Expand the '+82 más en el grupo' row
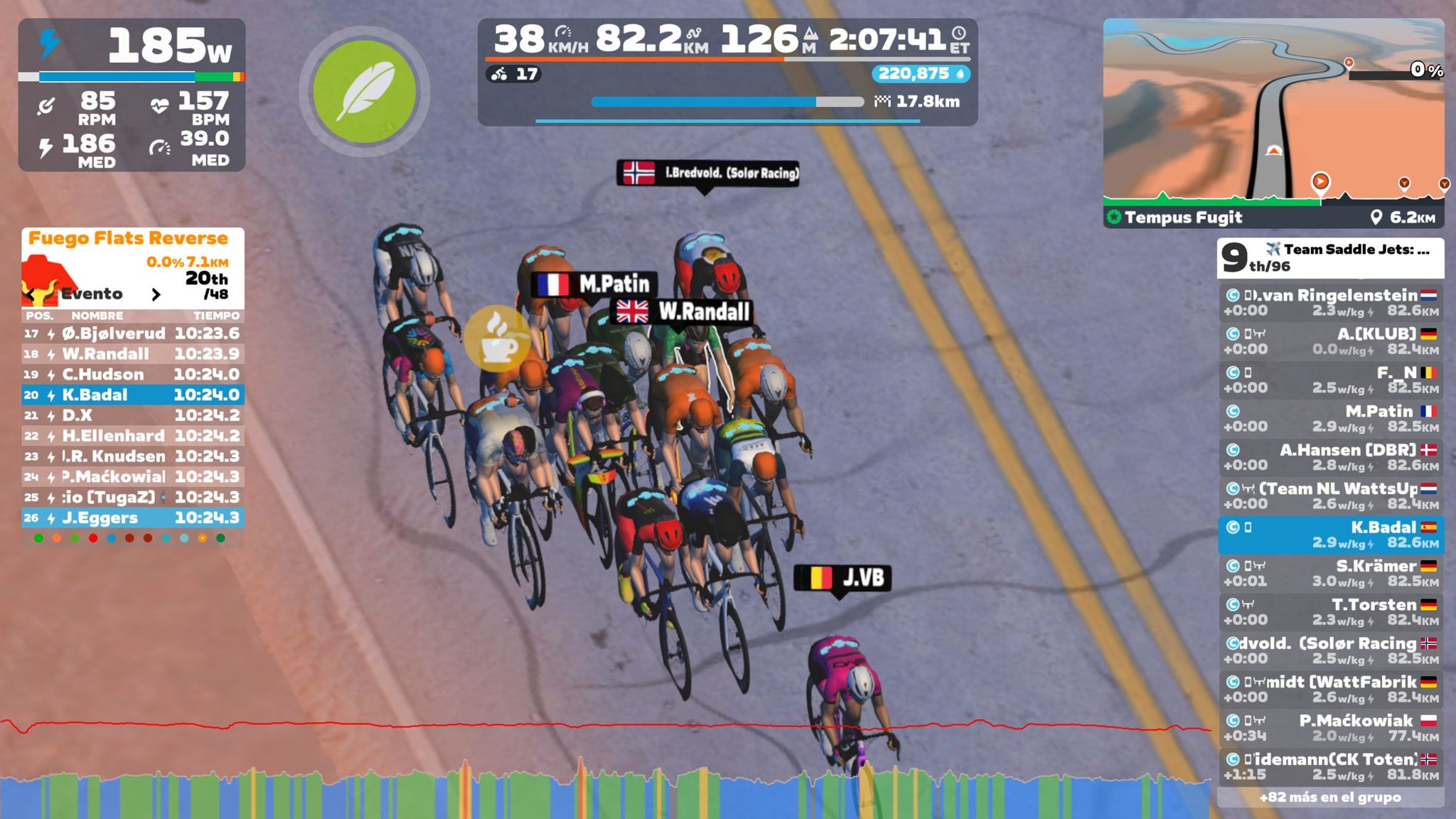Screen dimensions: 1456x819 (1330, 797)
